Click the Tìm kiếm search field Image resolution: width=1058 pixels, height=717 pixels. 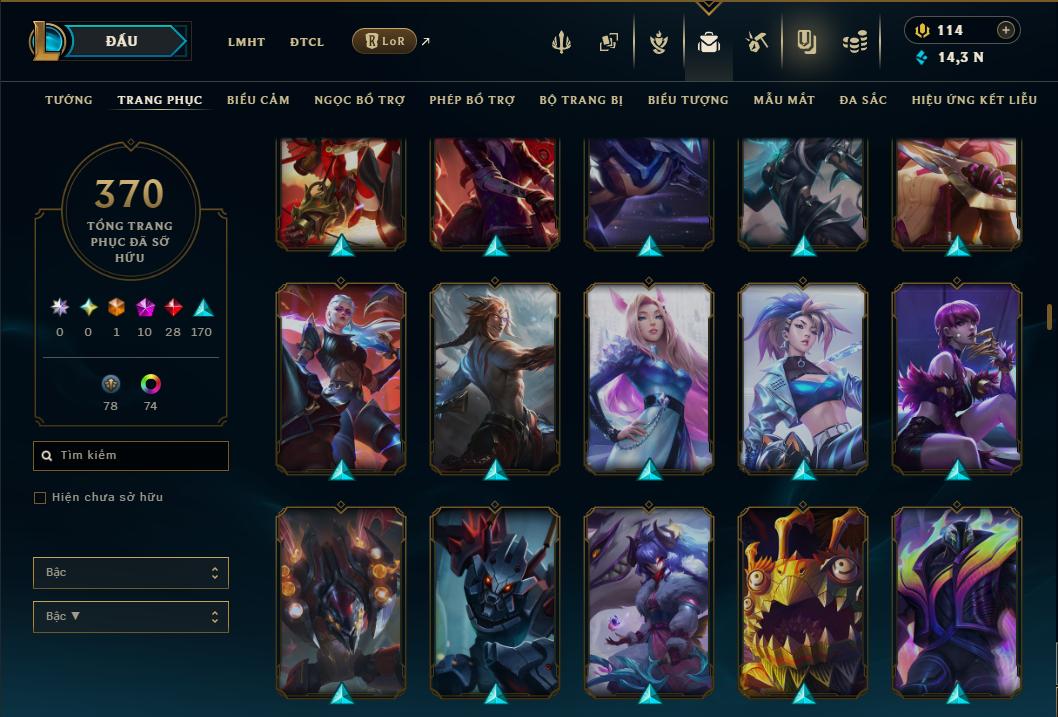(x=131, y=456)
